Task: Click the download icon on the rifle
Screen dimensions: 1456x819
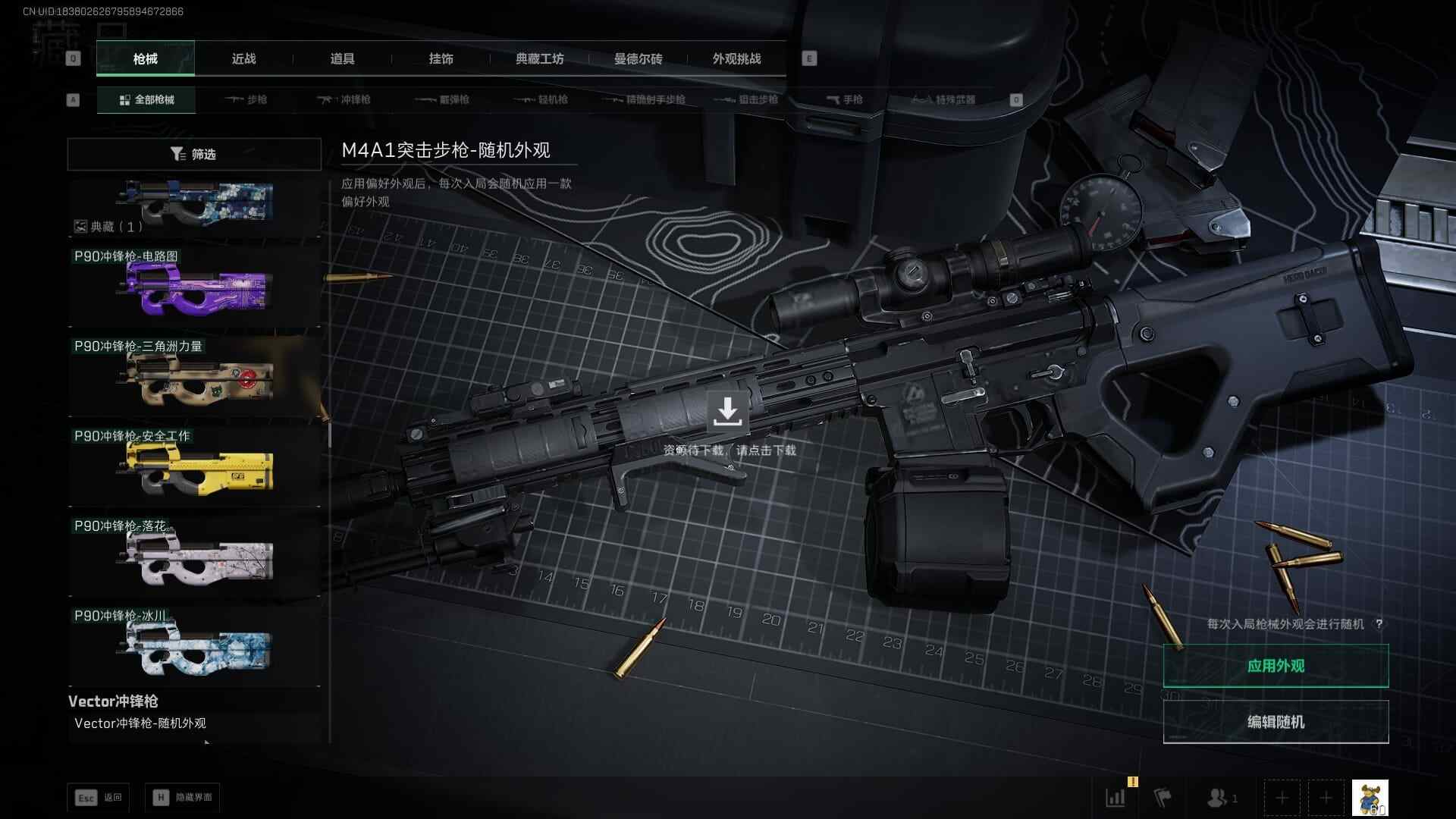Action: click(727, 412)
